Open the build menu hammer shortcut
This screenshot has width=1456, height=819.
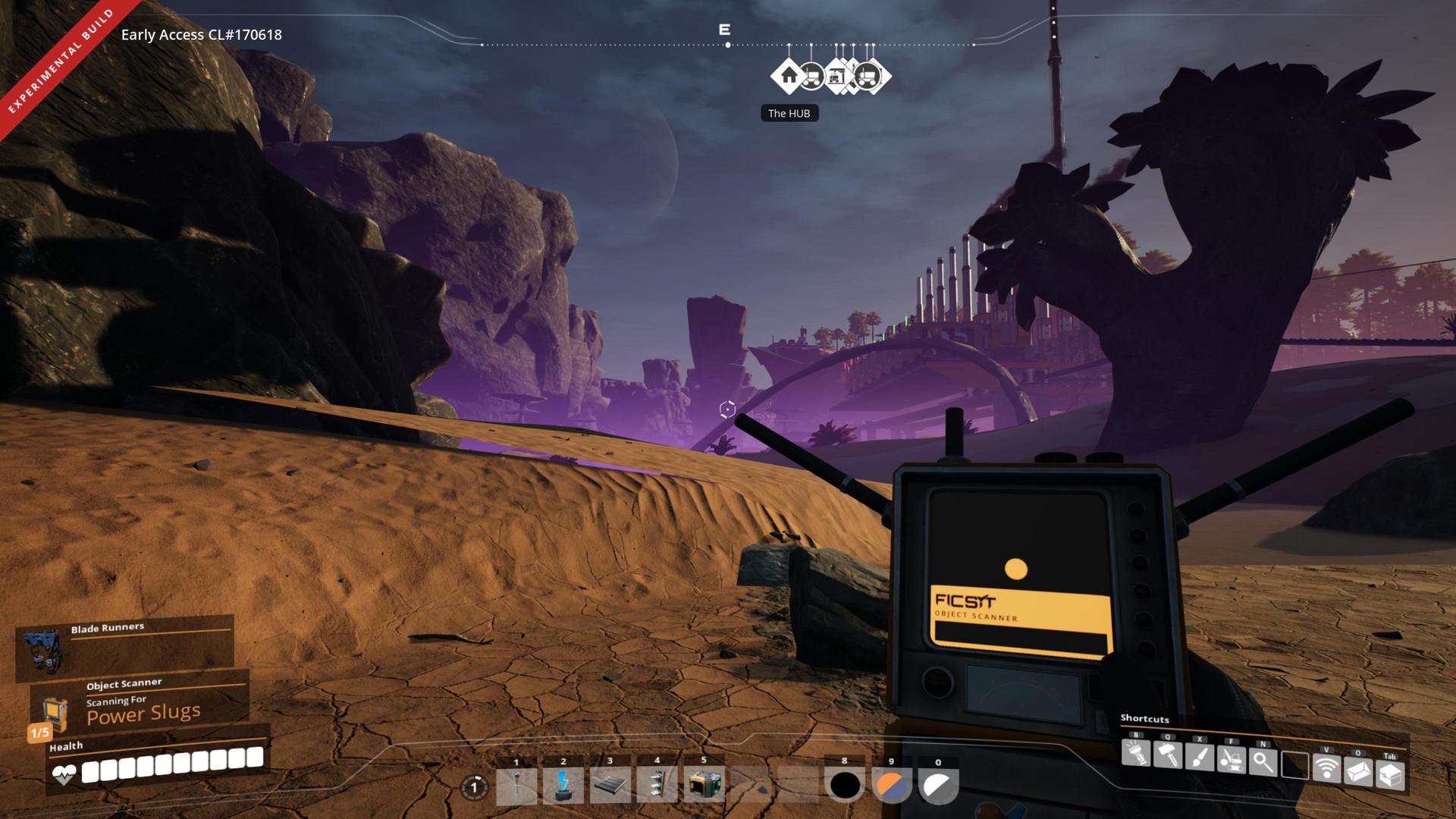[1167, 755]
